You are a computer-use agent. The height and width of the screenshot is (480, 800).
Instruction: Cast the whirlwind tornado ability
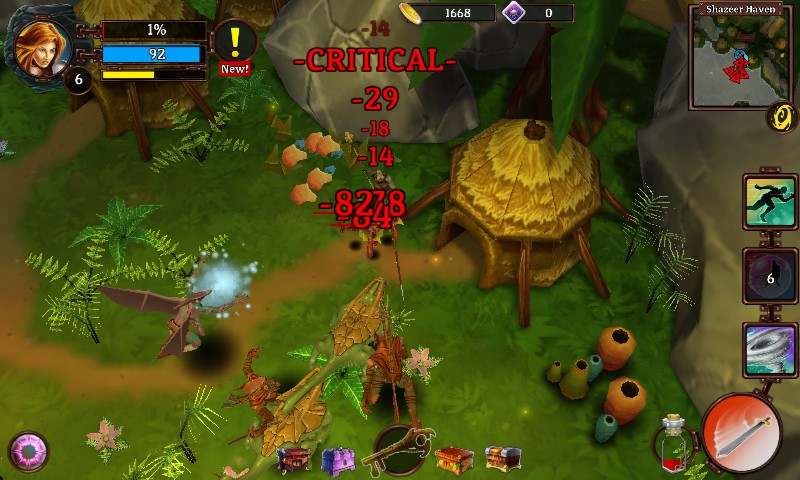769,351
